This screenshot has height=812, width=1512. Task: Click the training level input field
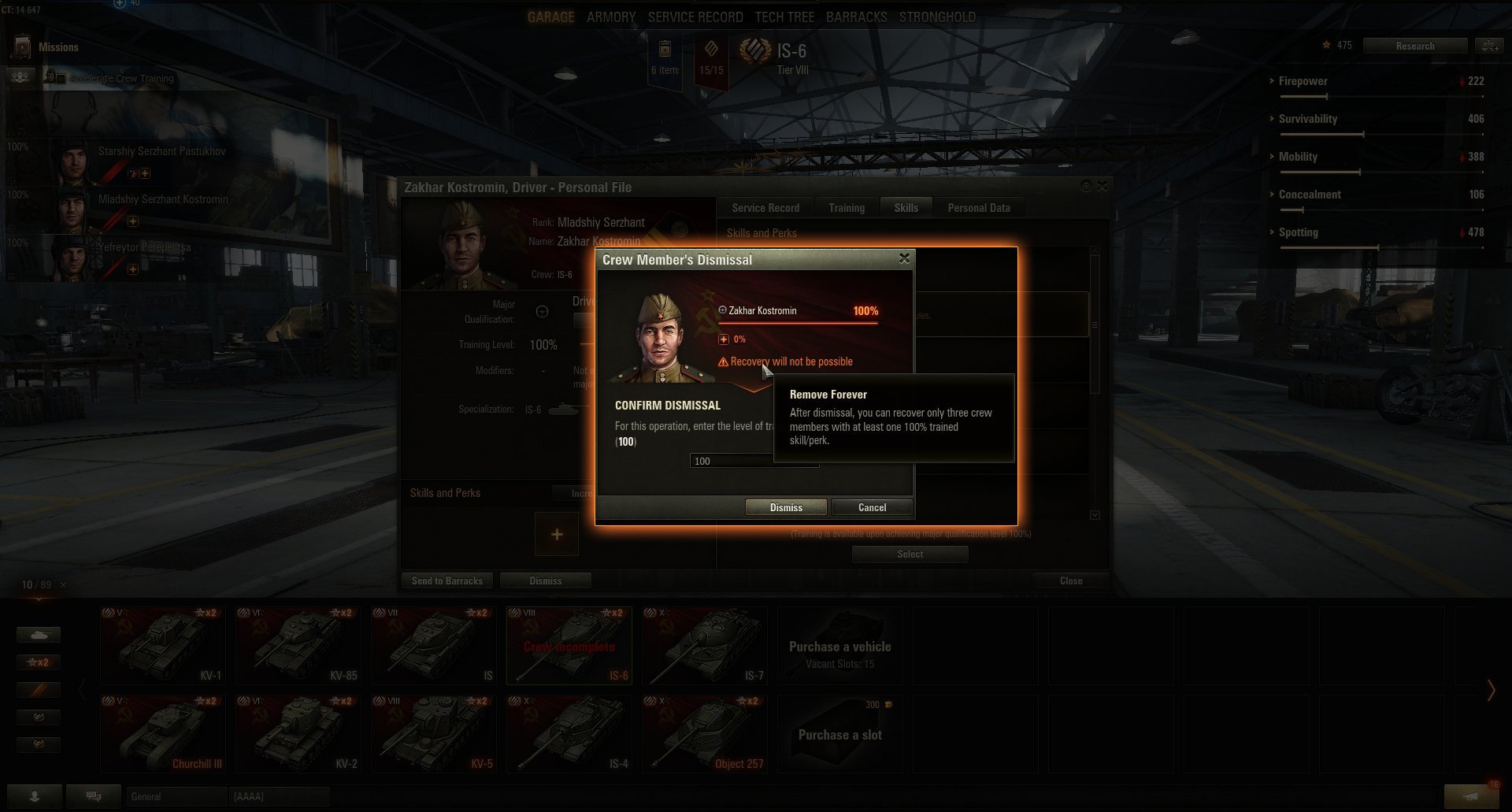click(x=728, y=461)
